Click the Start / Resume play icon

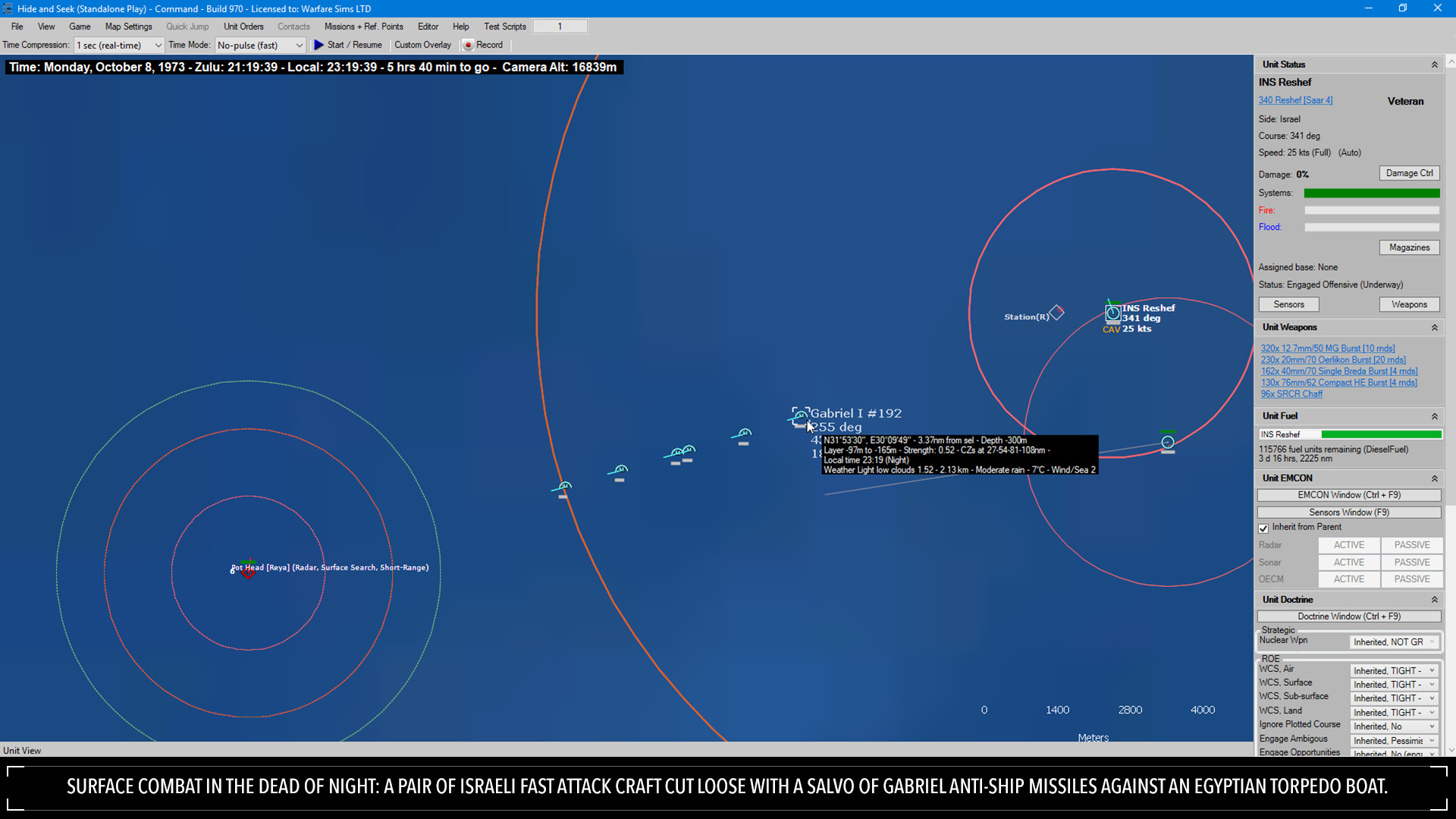pos(319,45)
